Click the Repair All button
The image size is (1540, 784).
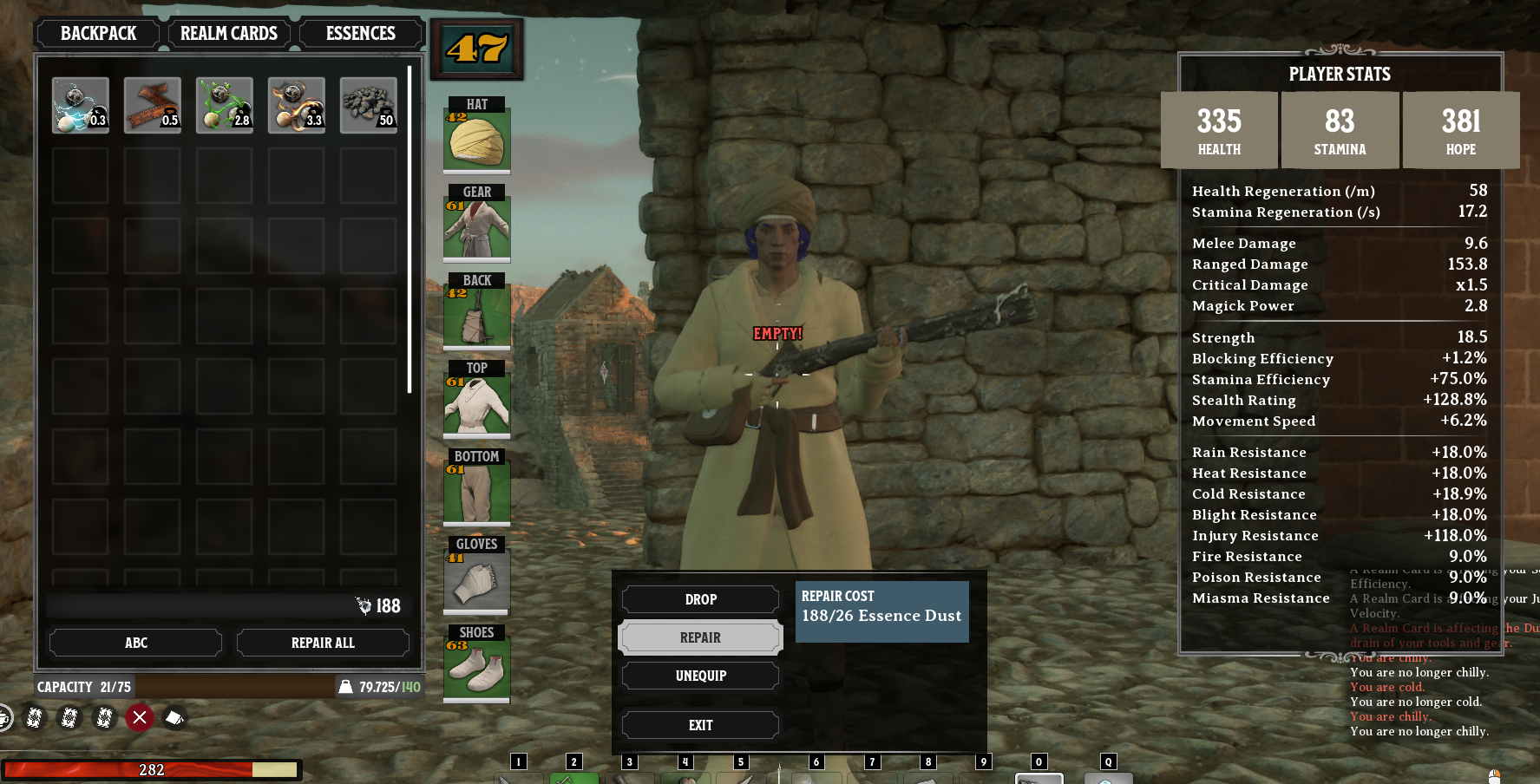click(x=323, y=643)
